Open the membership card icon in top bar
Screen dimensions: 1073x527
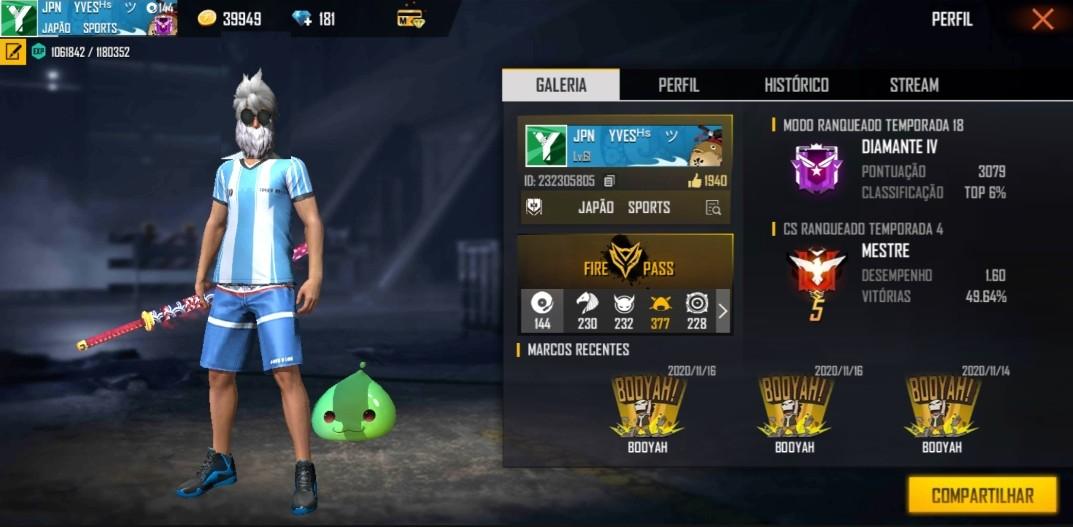point(410,19)
